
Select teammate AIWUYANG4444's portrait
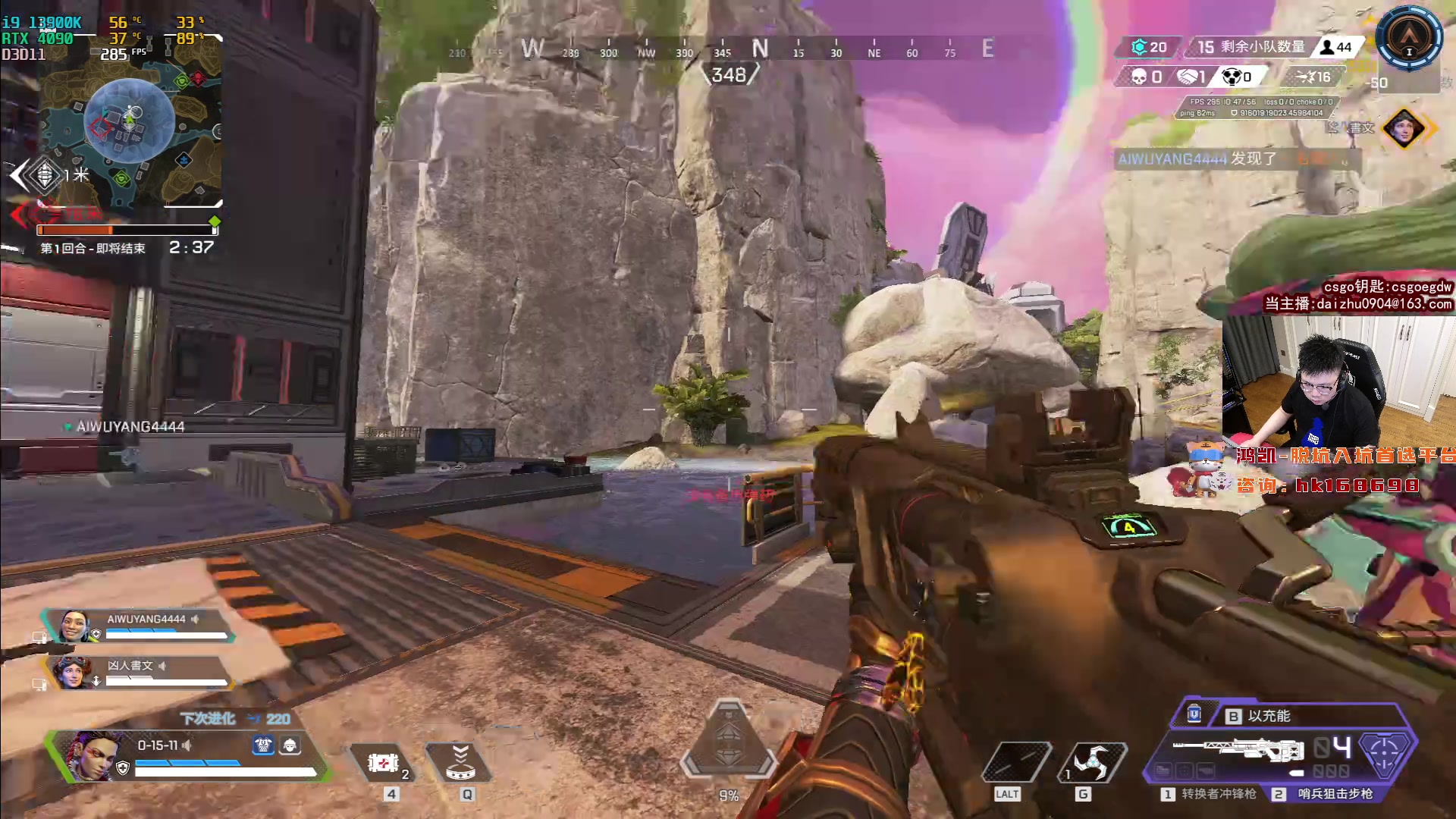coord(74,627)
